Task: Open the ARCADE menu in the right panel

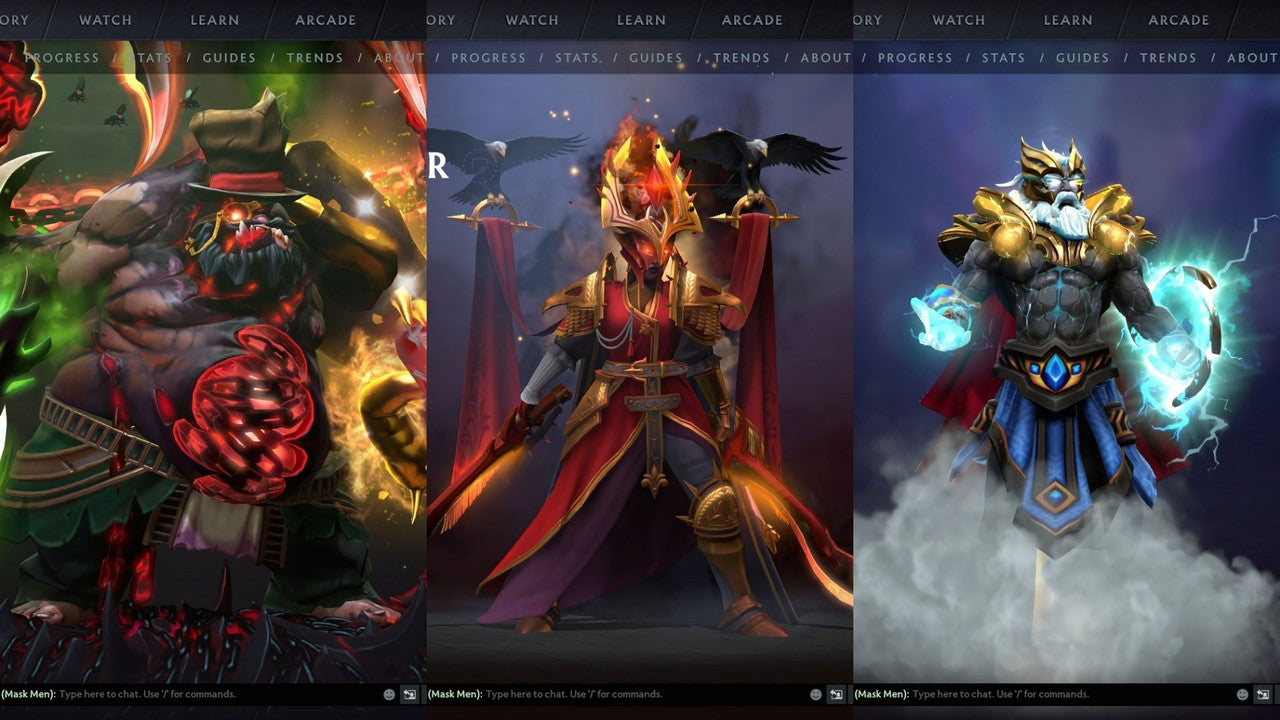Action: tap(1178, 19)
